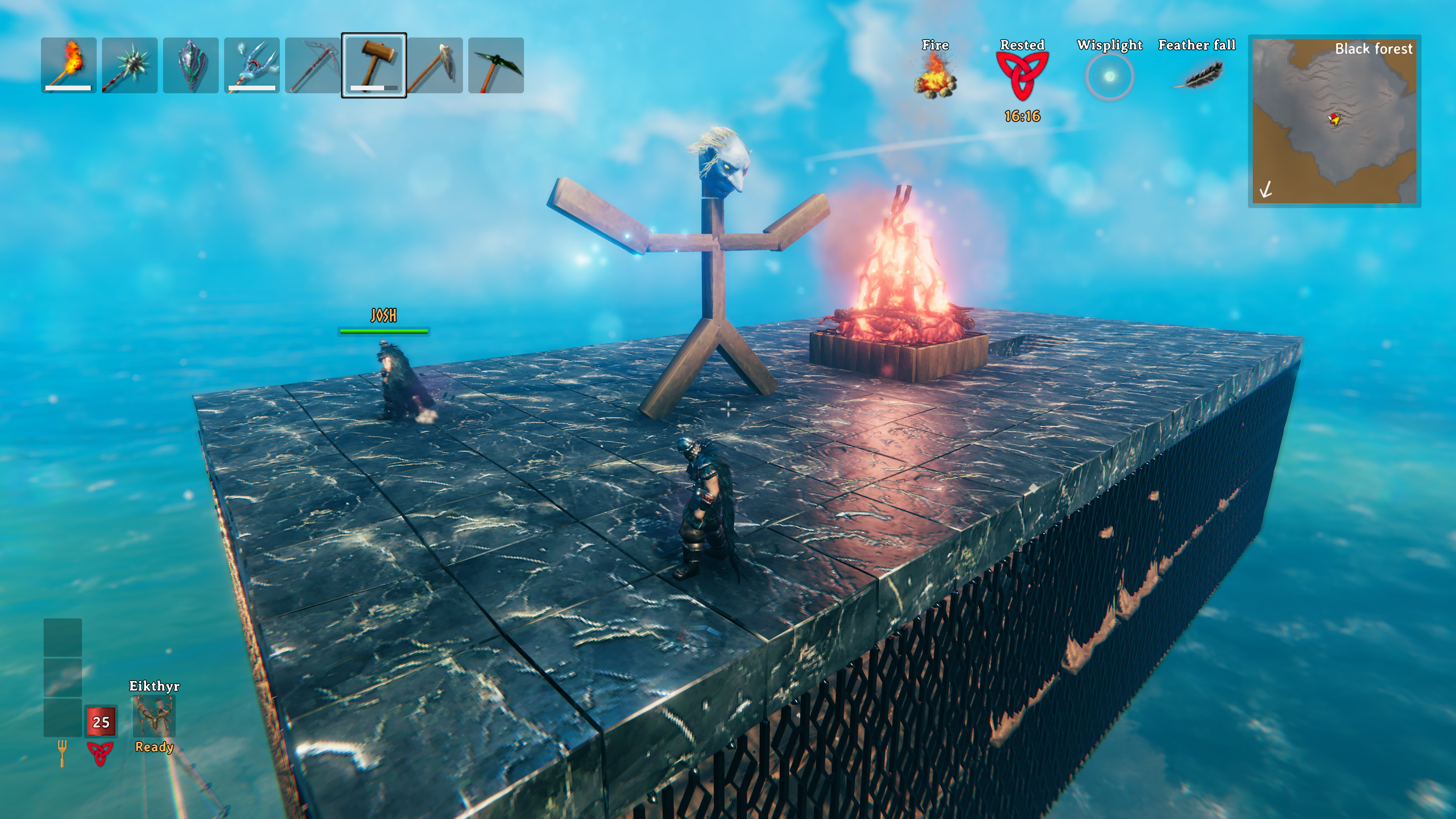Click the red health bar showing 25
Image resolution: width=1456 pixels, height=819 pixels.
[x=101, y=722]
